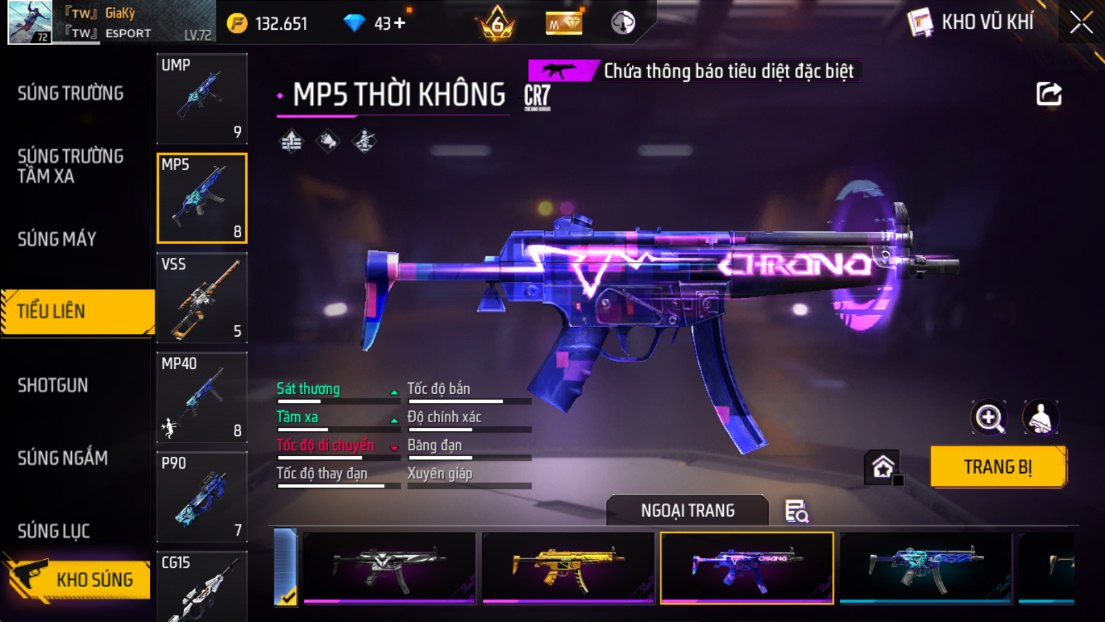Select the P90 weapon tile
1105x622 pixels.
pyautogui.click(x=202, y=496)
